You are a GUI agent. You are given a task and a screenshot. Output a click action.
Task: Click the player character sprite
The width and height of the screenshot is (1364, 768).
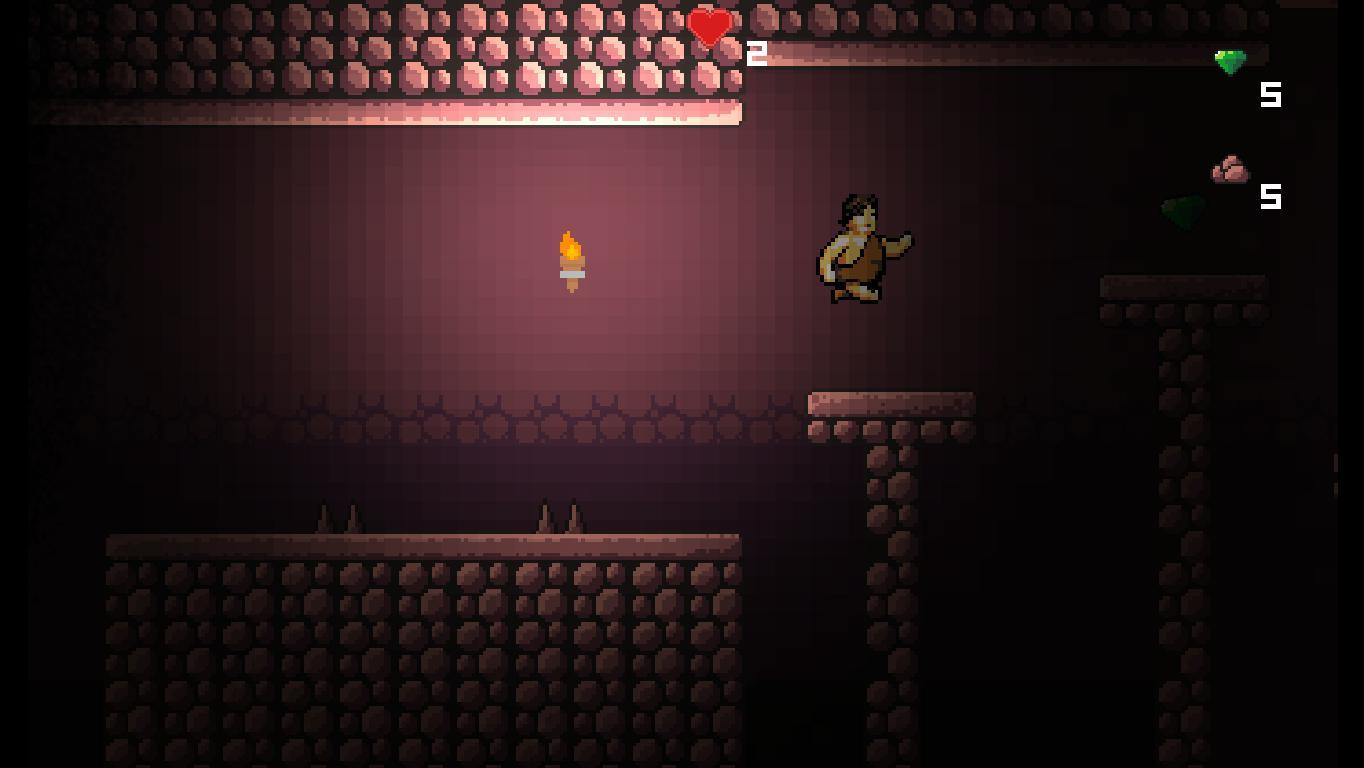click(x=858, y=248)
